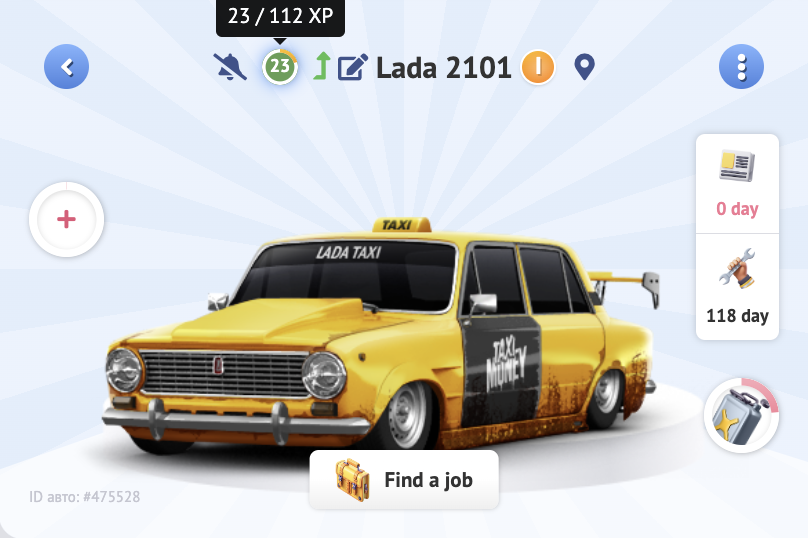Image resolution: width=808 pixels, height=538 pixels.
Task: Select the green upgrade arrow icon
Action: coord(321,67)
